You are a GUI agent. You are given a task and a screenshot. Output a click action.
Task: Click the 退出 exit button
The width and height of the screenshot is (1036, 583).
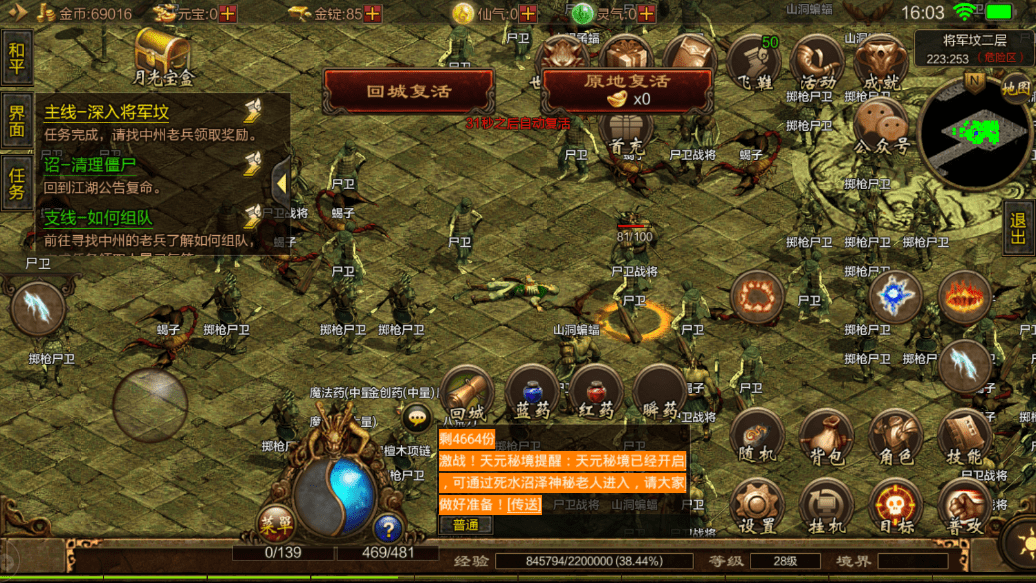tap(1019, 227)
